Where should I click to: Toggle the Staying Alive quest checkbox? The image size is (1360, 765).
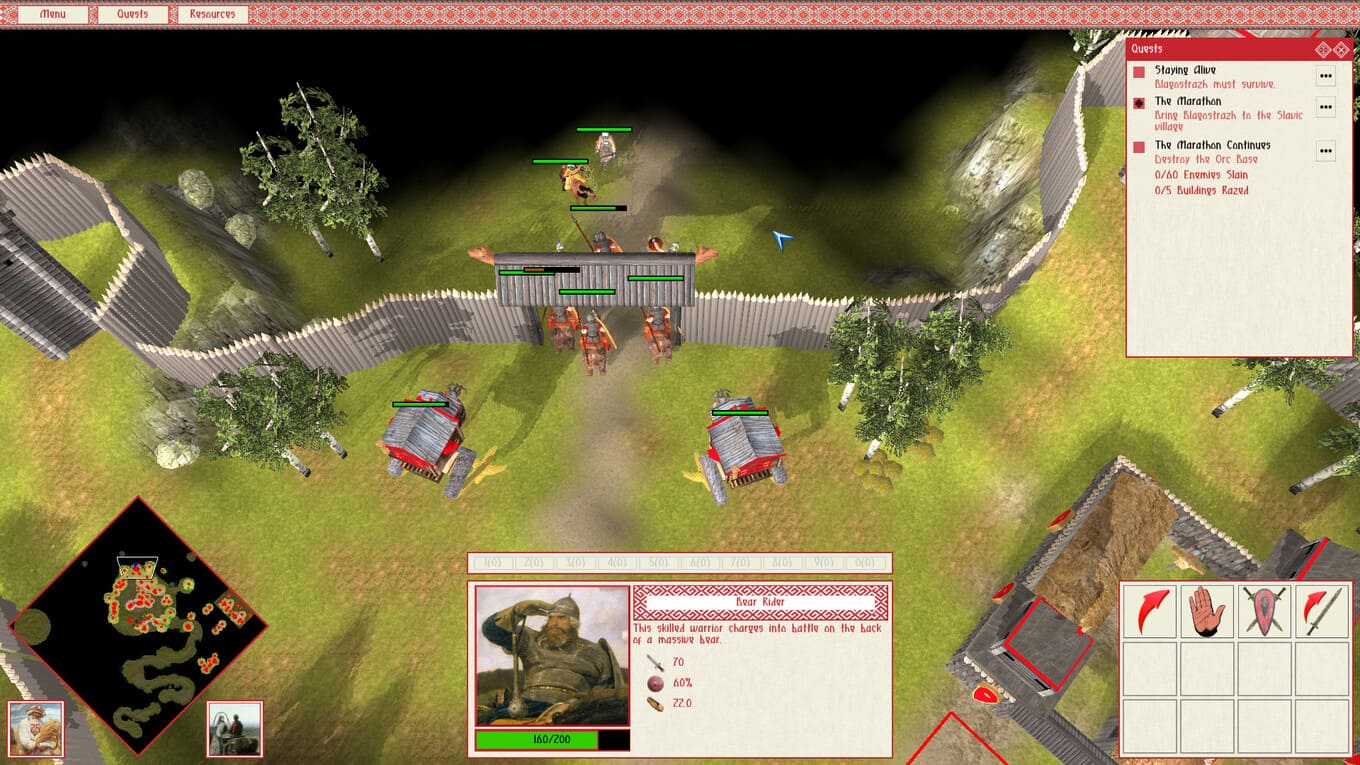pos(1139,72)
